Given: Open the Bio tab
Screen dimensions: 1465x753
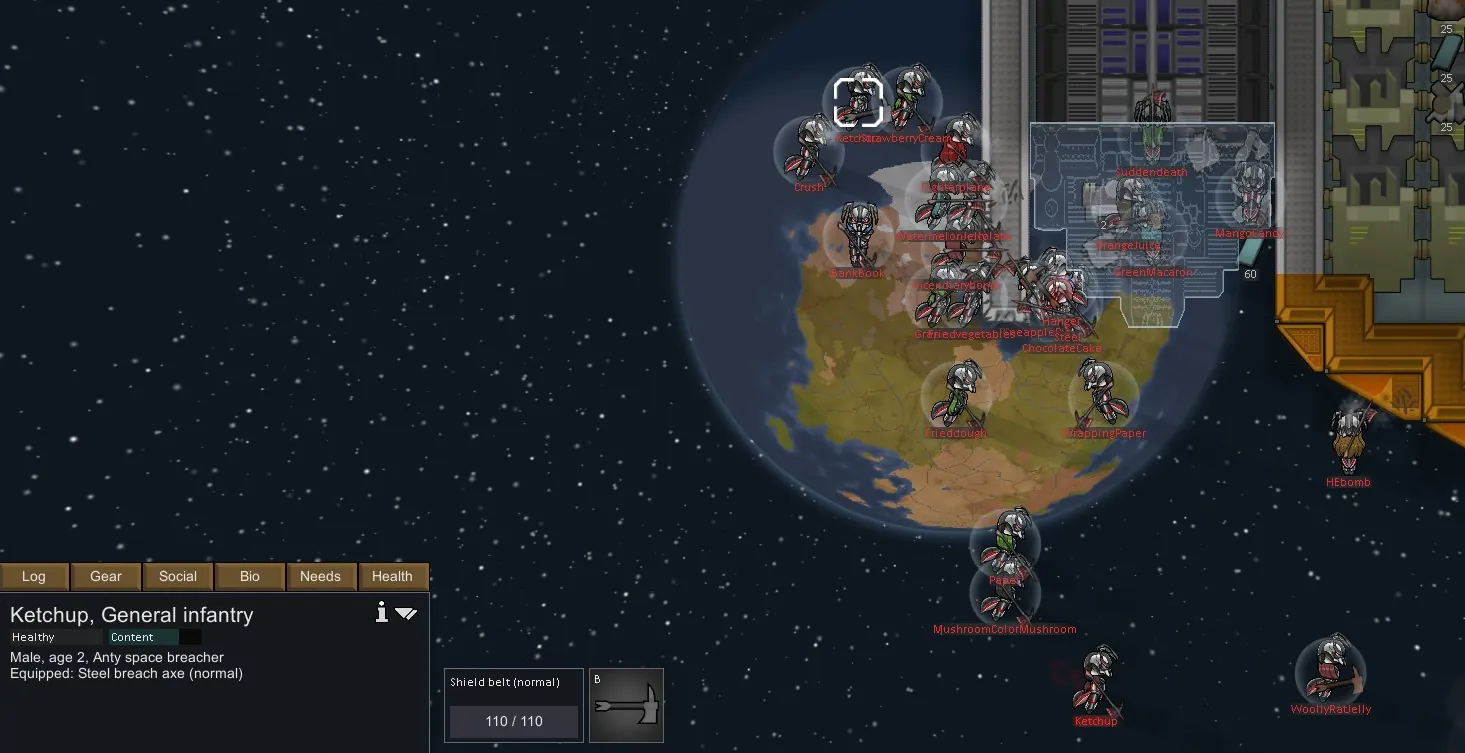Looking at the screenshot, I should 250,576.
